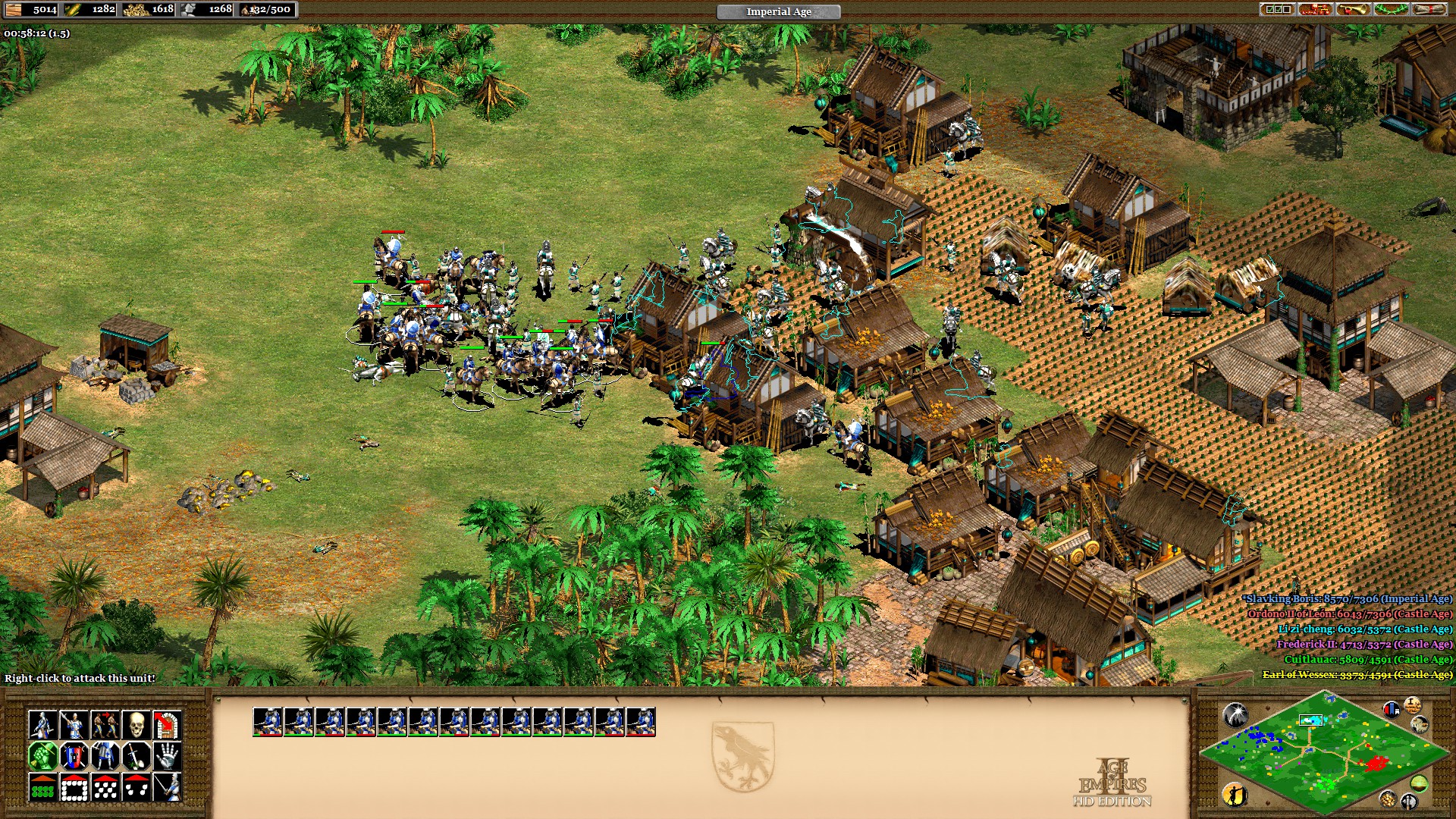
Task: Activate the skull delete unit command
Action: [136, 725]
